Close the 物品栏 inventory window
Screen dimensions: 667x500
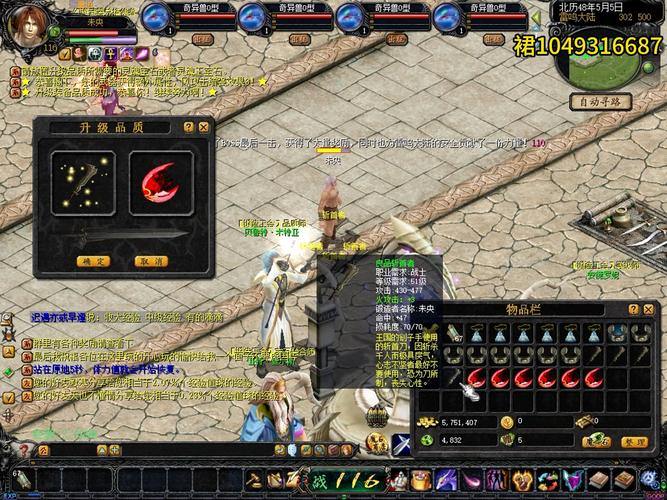pyautogui.click(x=649, y=309)
